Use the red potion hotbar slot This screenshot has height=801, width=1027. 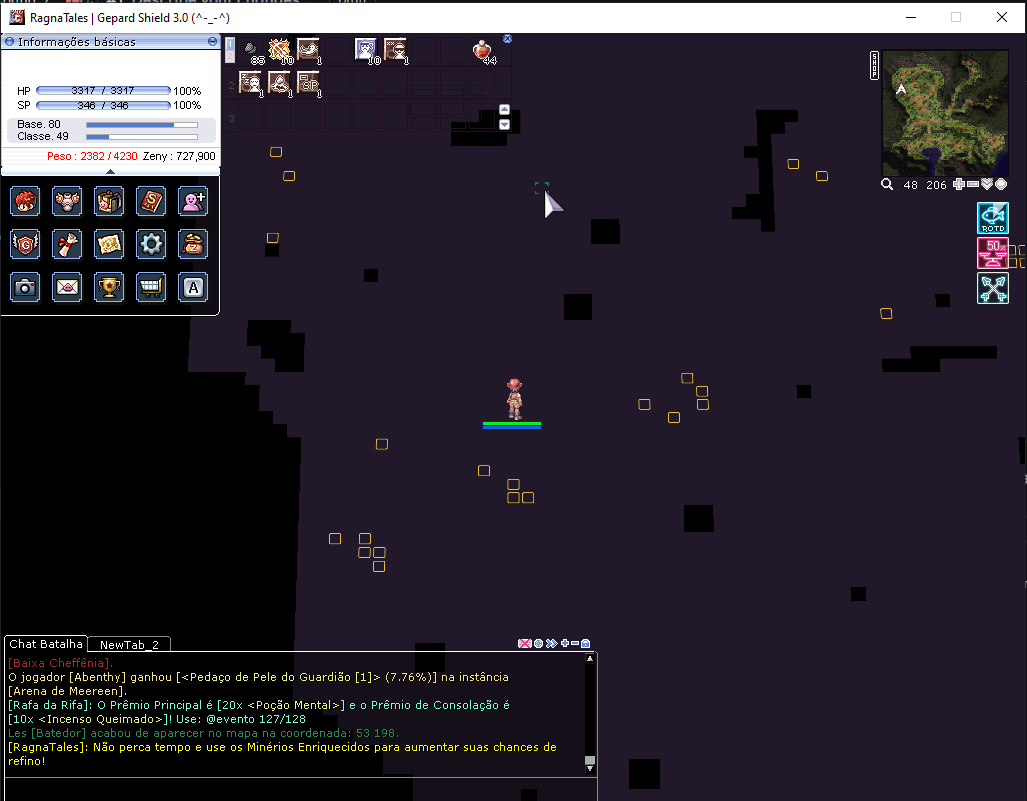484,50
